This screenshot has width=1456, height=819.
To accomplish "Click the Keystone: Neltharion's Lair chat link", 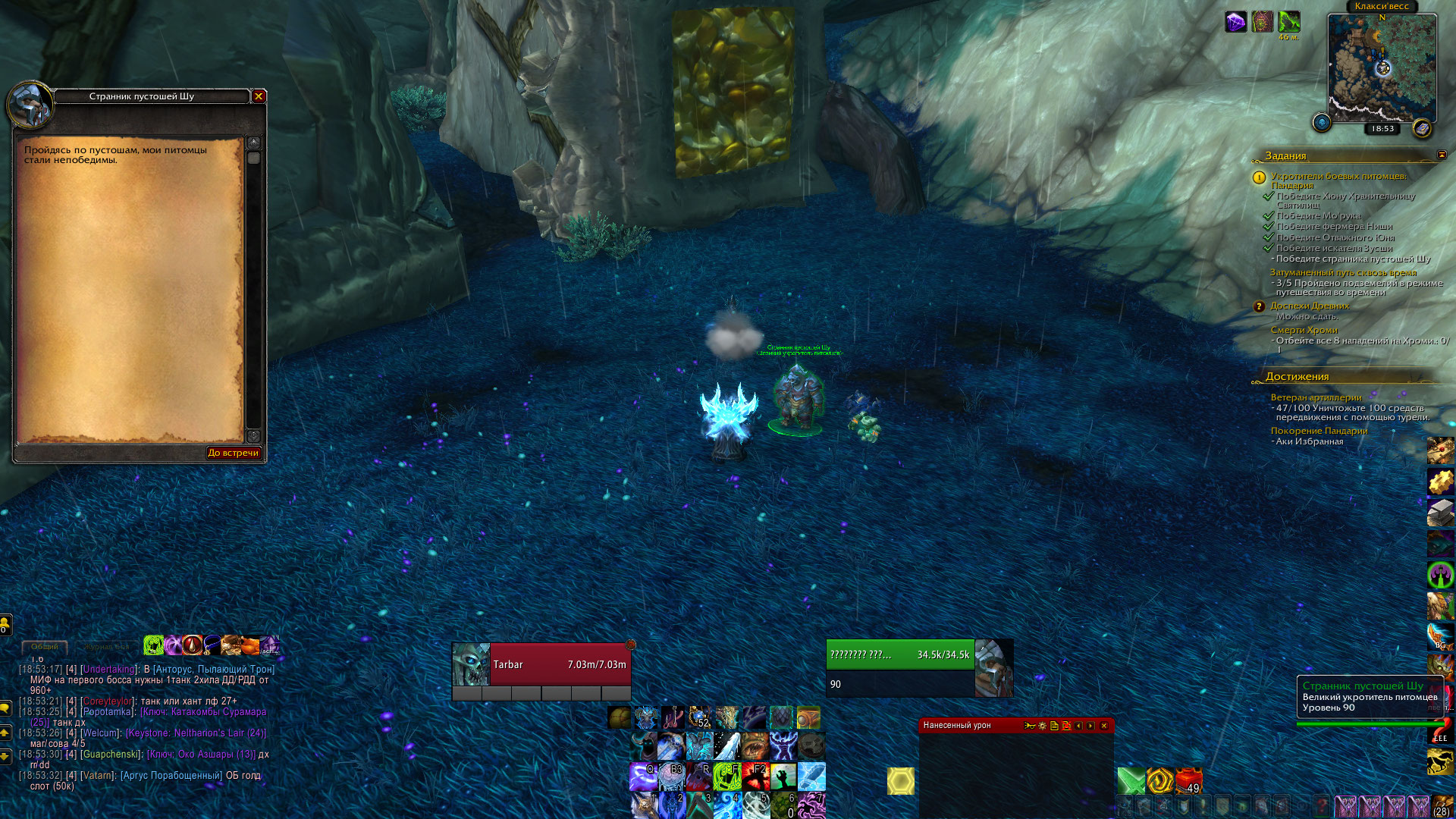I will pyautogui.click(x=196, y=733).
